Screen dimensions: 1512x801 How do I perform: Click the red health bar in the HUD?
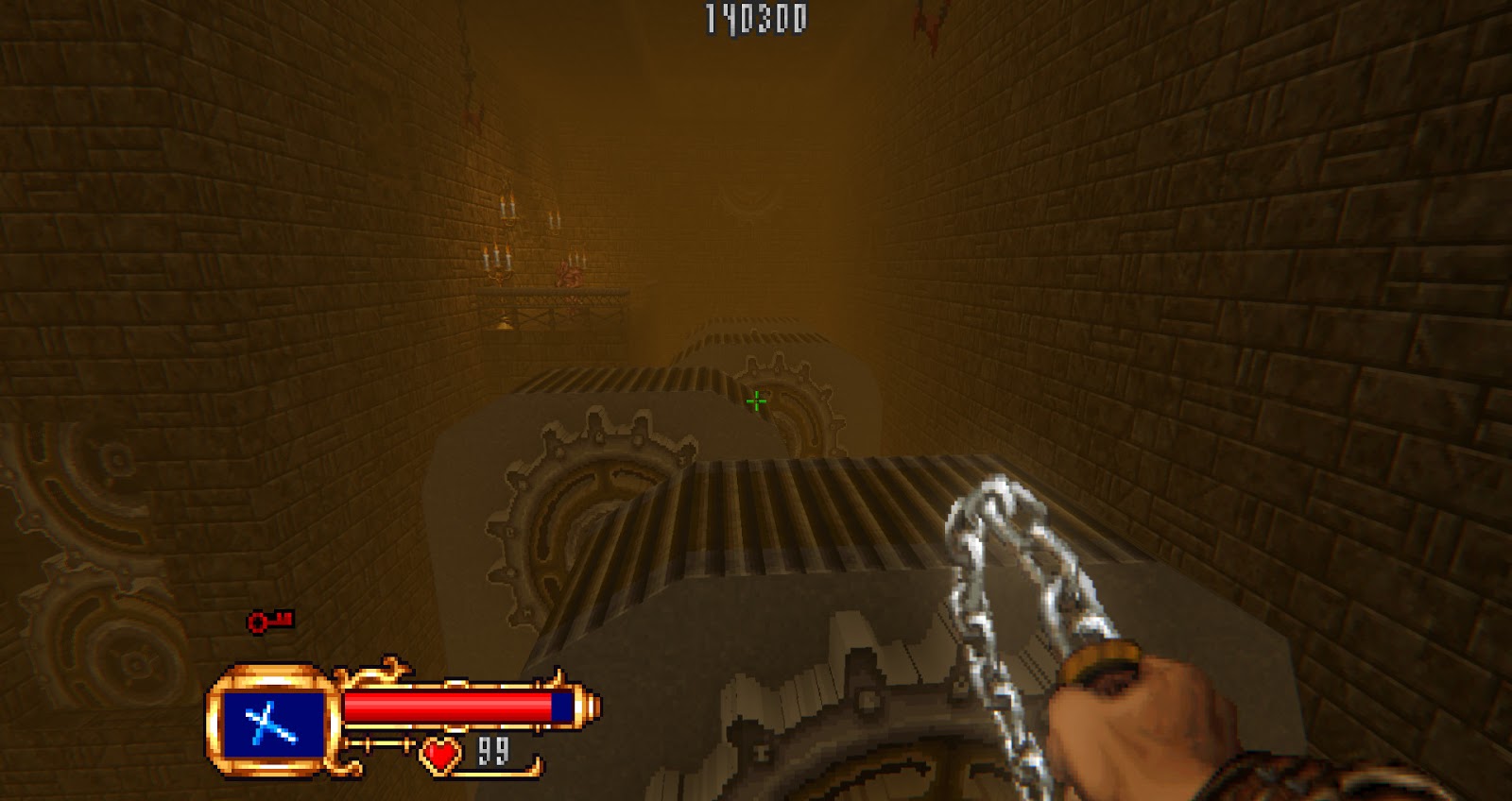click(449, 706)
